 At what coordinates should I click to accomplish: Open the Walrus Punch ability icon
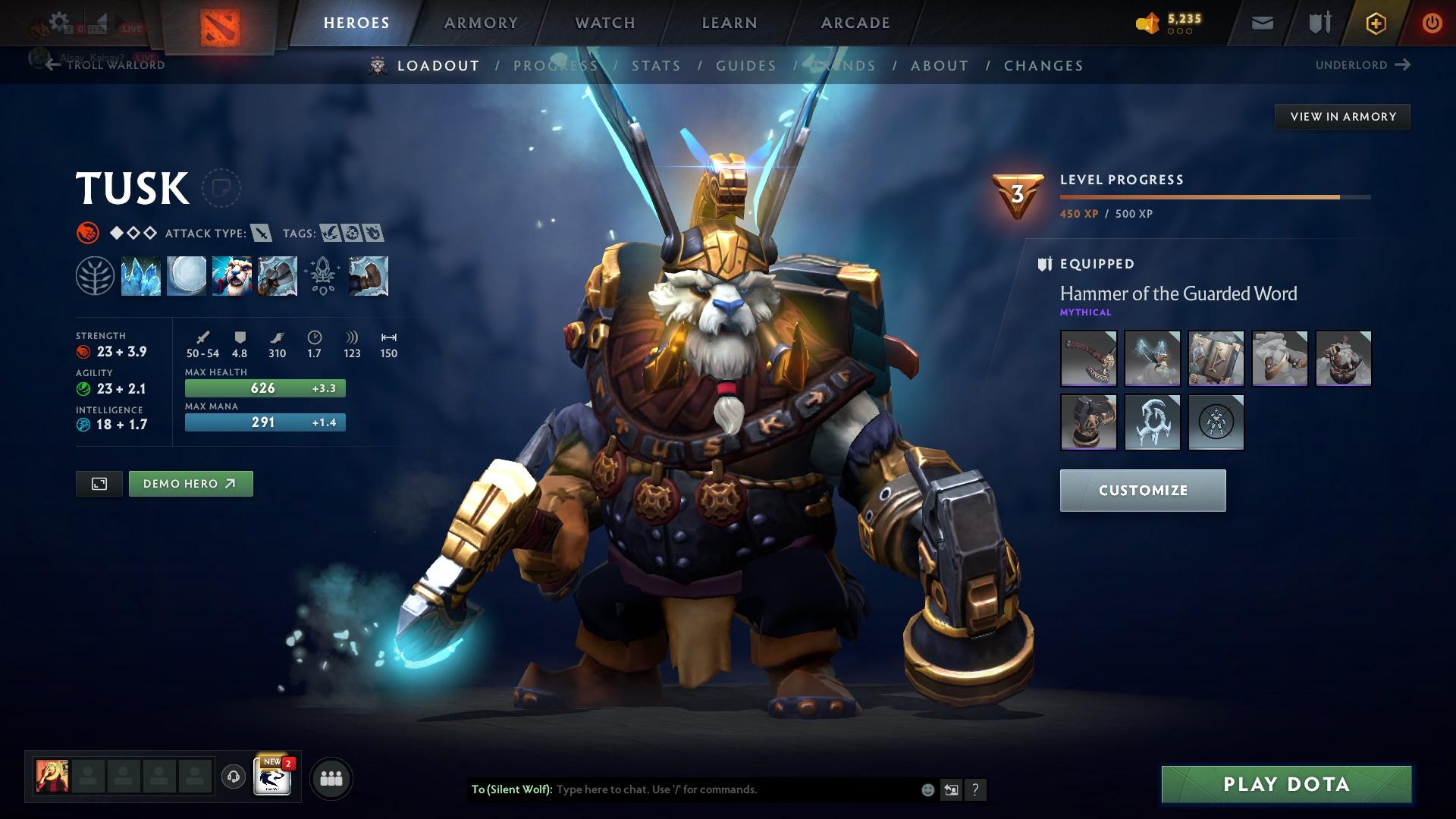(x=369, y=275)
